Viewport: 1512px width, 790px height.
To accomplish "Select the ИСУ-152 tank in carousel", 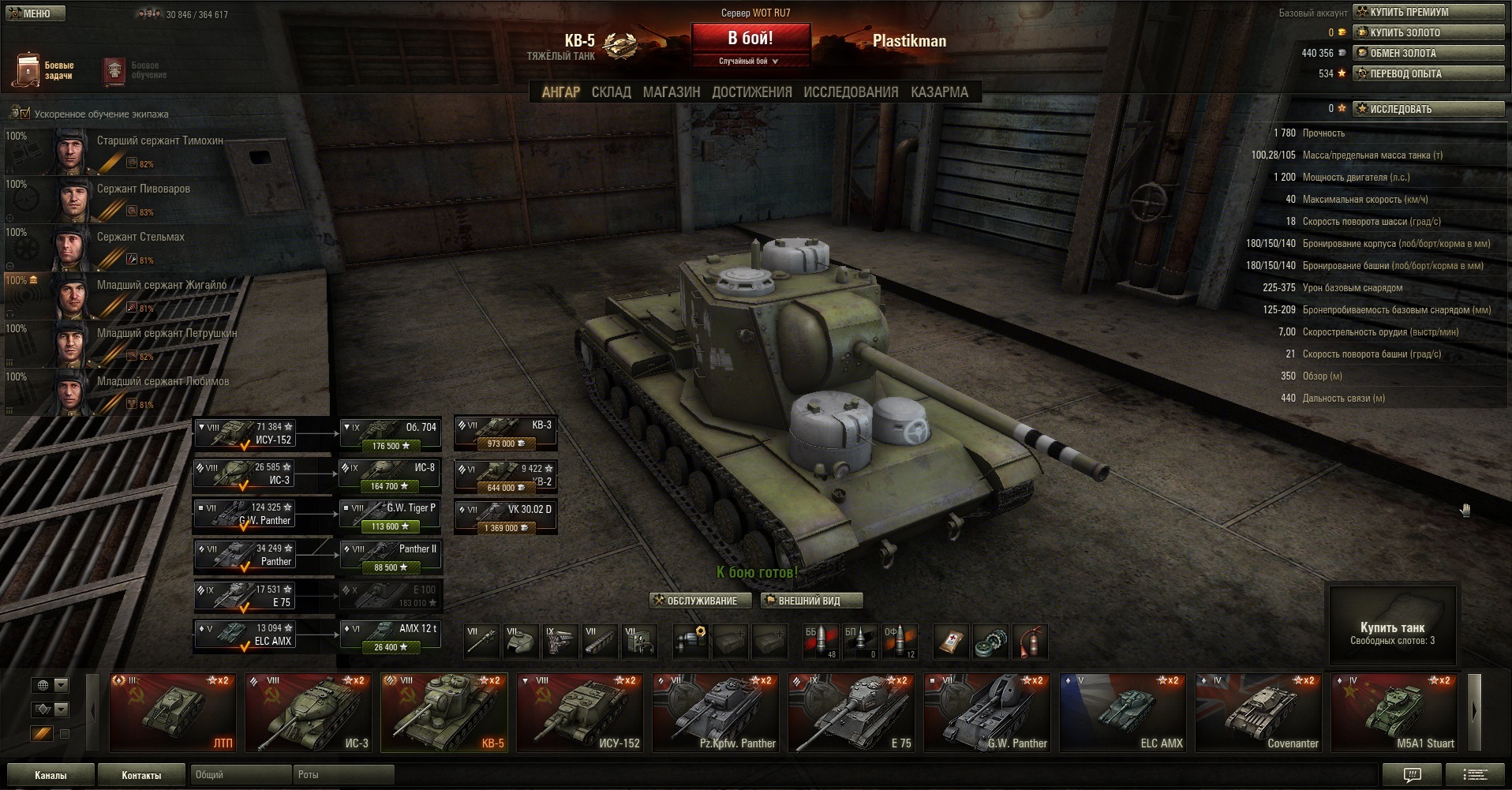I will (580, 712).
